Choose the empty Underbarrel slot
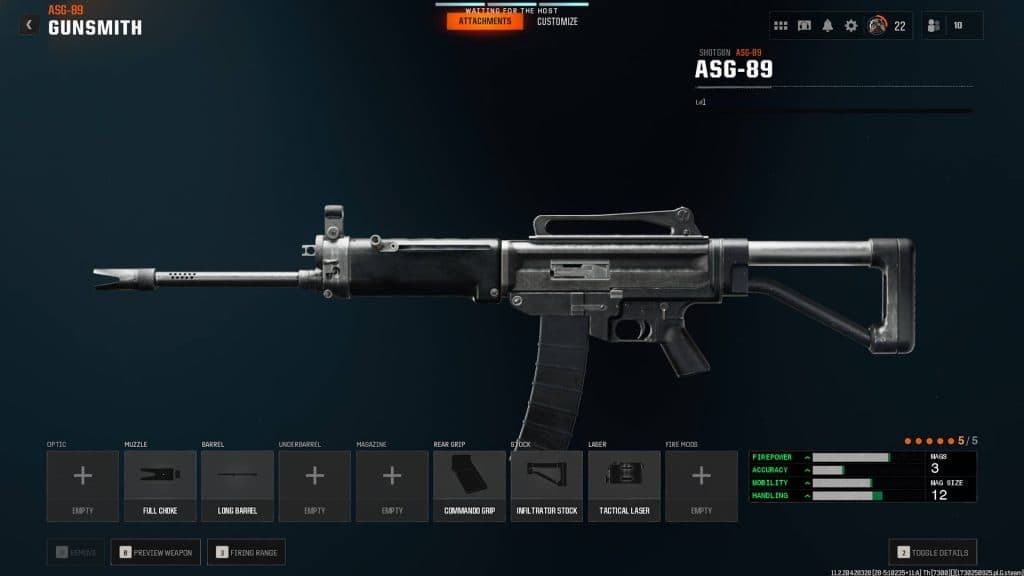Viewport: 1024px width, 576px height. 314,485
